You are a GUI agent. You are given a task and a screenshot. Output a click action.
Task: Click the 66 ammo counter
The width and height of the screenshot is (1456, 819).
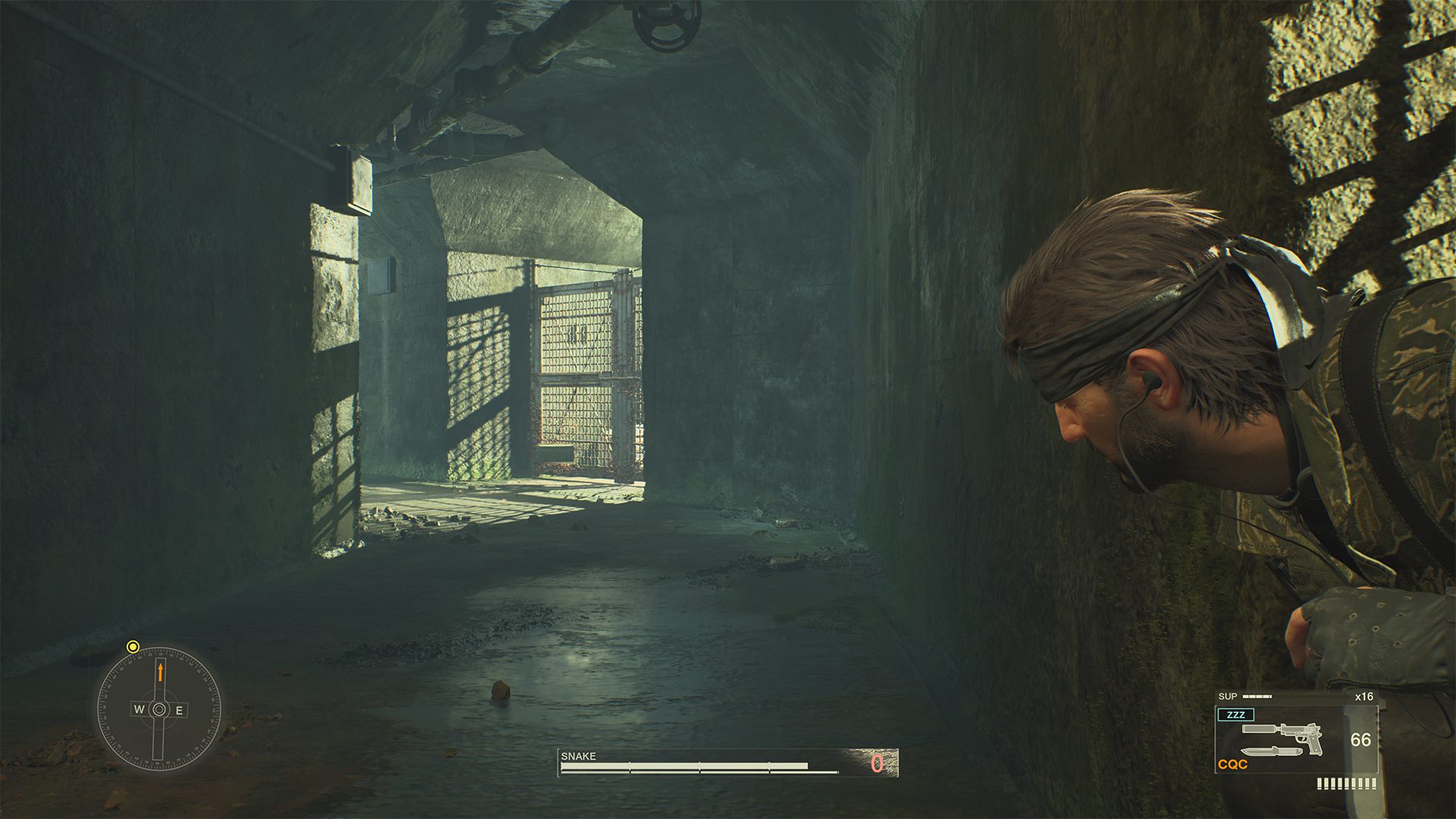click(1360, 739)
